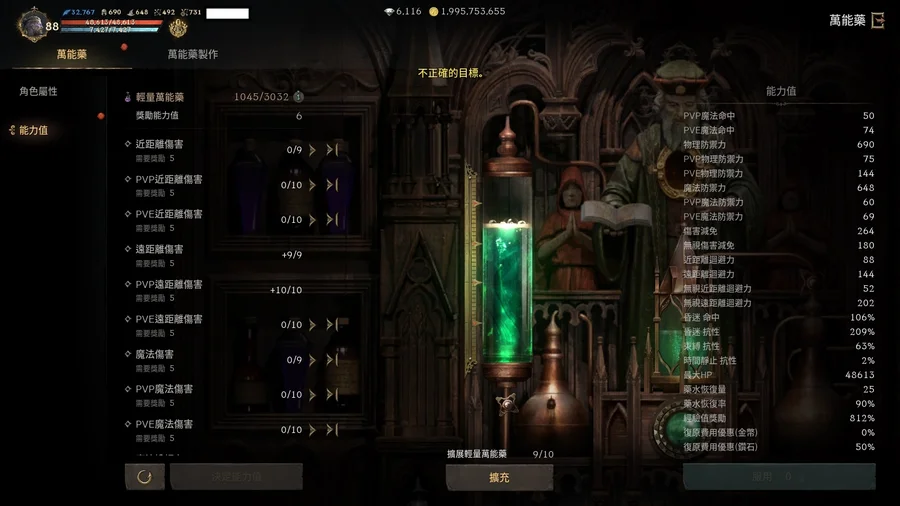Max out PVP近距離傷害 with the skip arrow
This screenshot has height=506, width=900.
click(x=332, y=185)
